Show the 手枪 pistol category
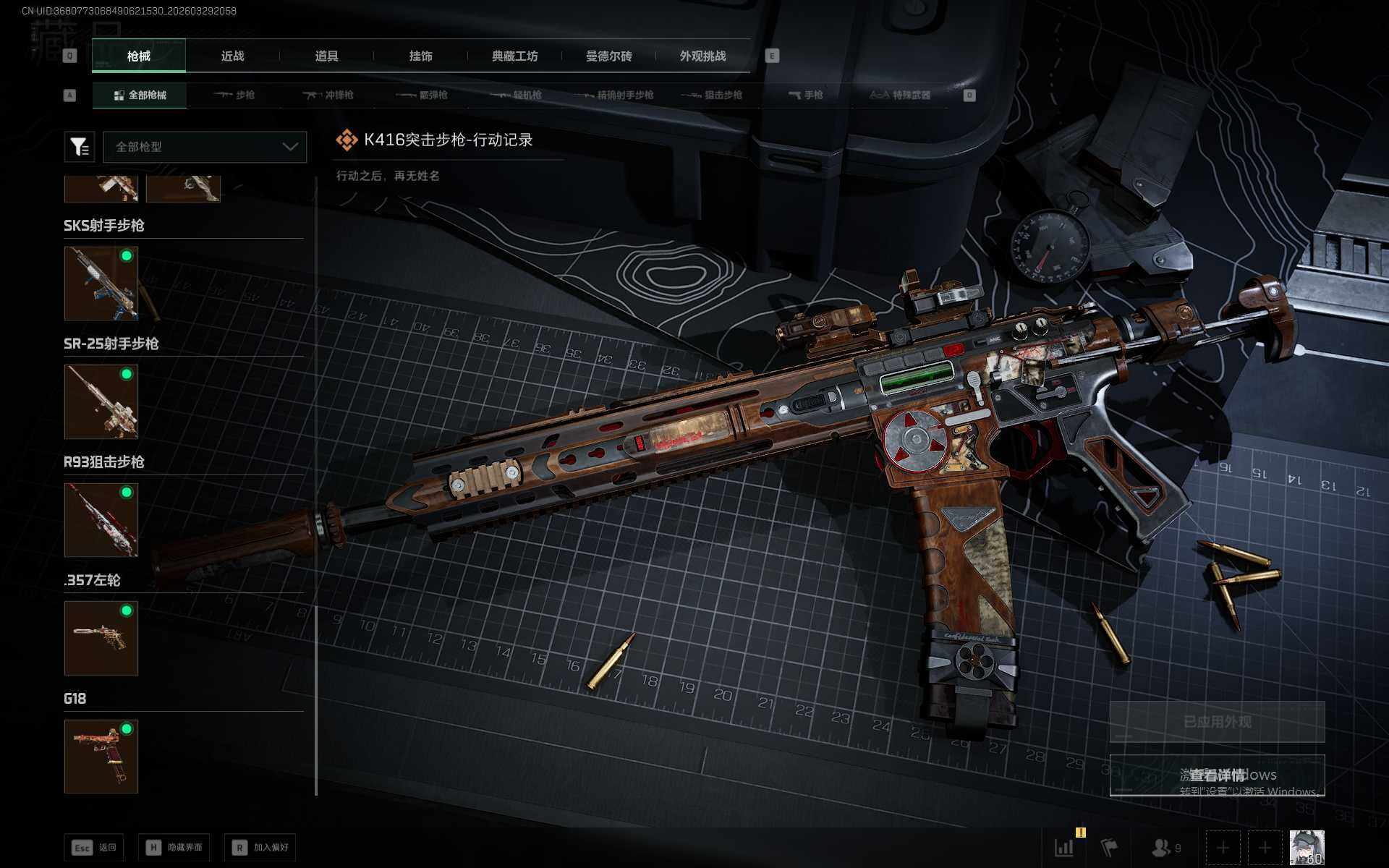Viewport: 1389px width, 868px height. point(806,95)
